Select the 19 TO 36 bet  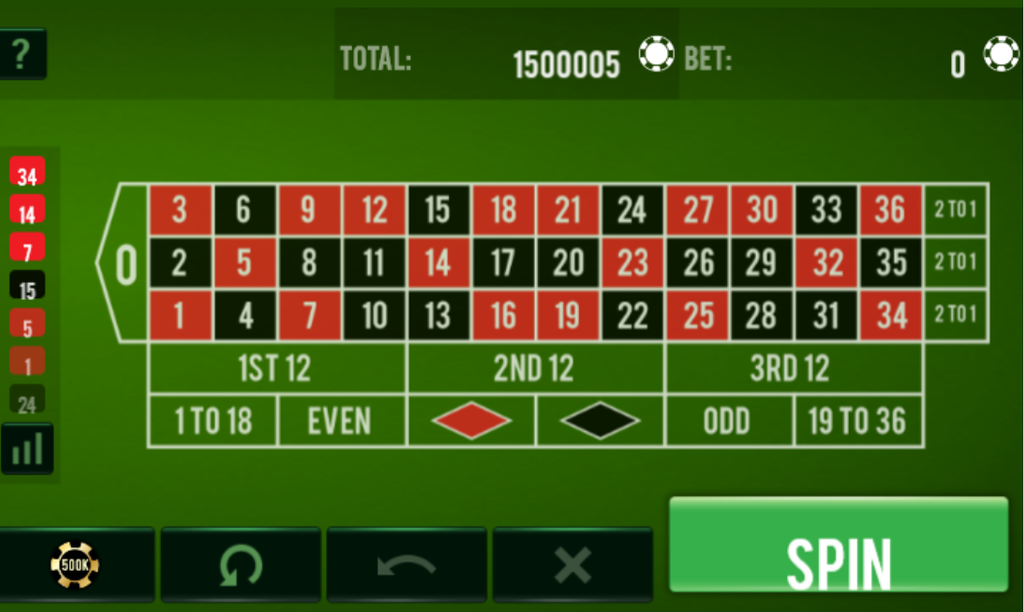(858, 421)
